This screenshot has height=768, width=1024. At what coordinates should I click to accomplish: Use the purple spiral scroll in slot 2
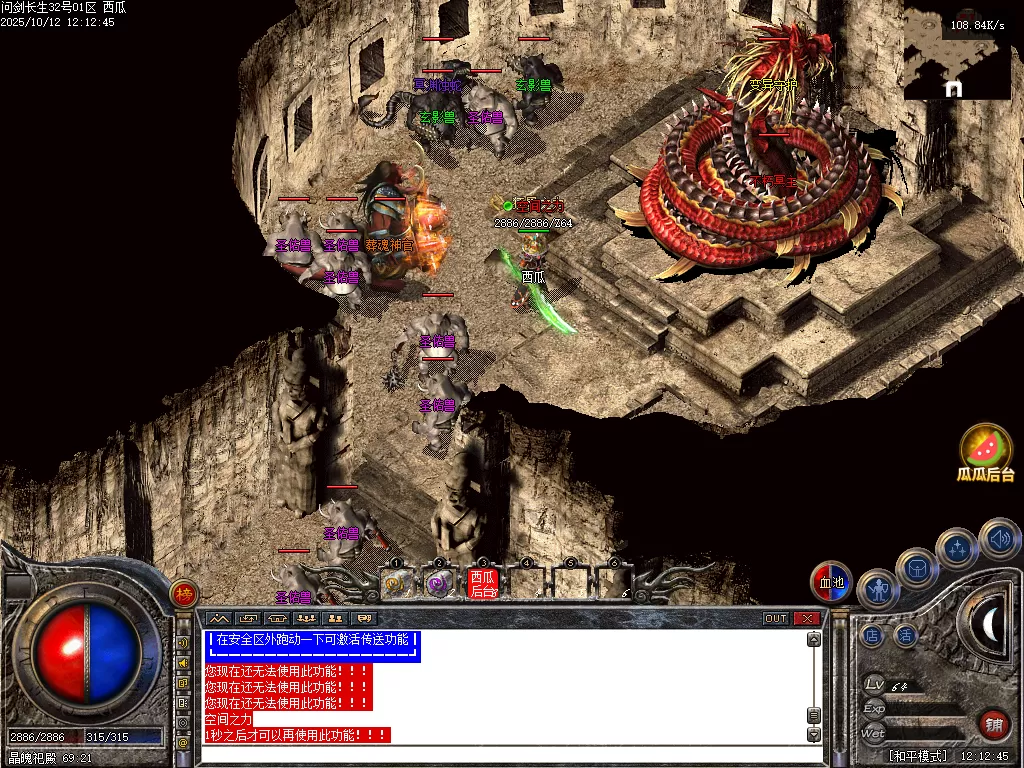point(439,583)
